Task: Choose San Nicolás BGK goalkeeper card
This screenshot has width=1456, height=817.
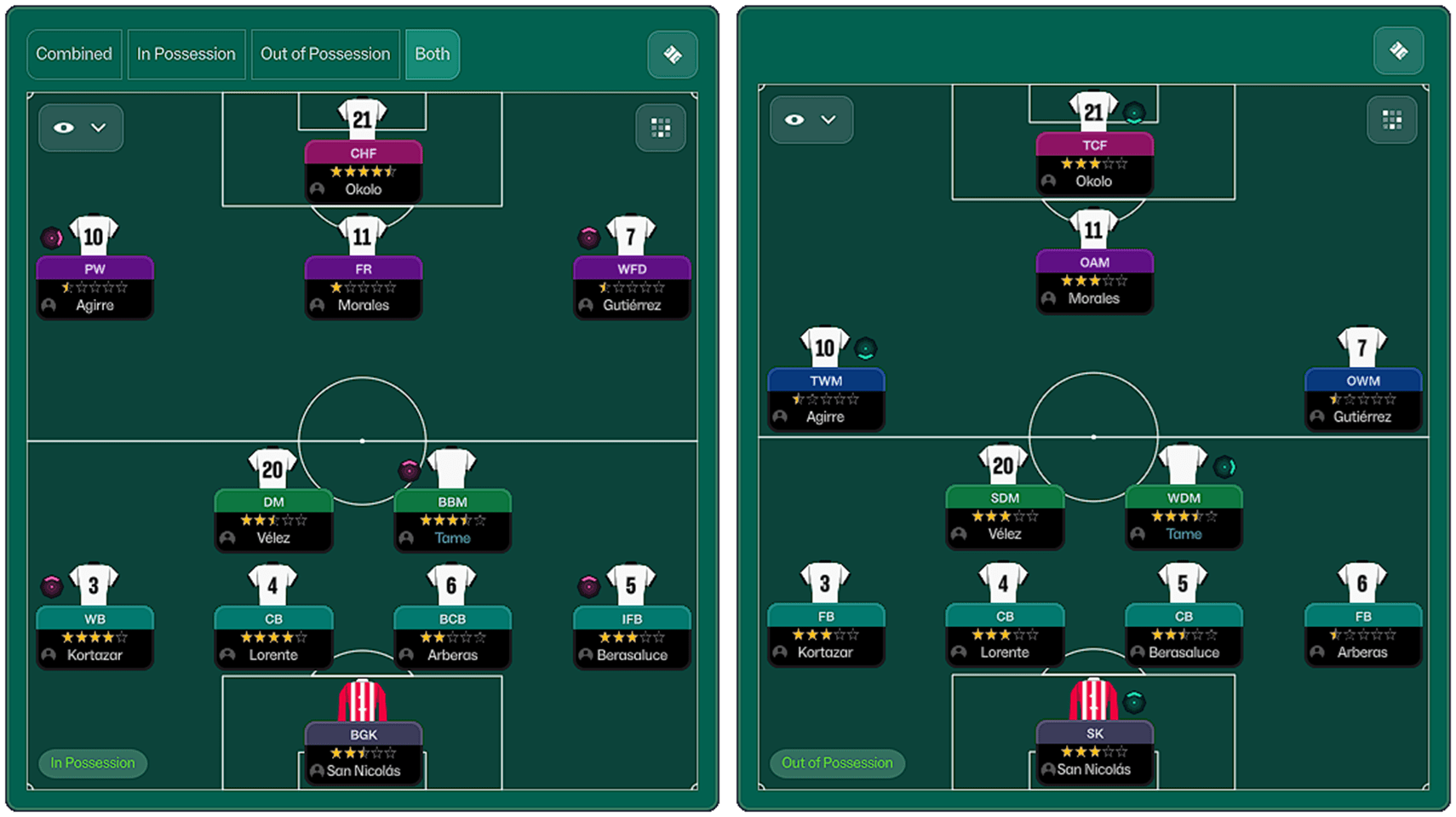Action: pyautogui.click(x=364, y=752)
